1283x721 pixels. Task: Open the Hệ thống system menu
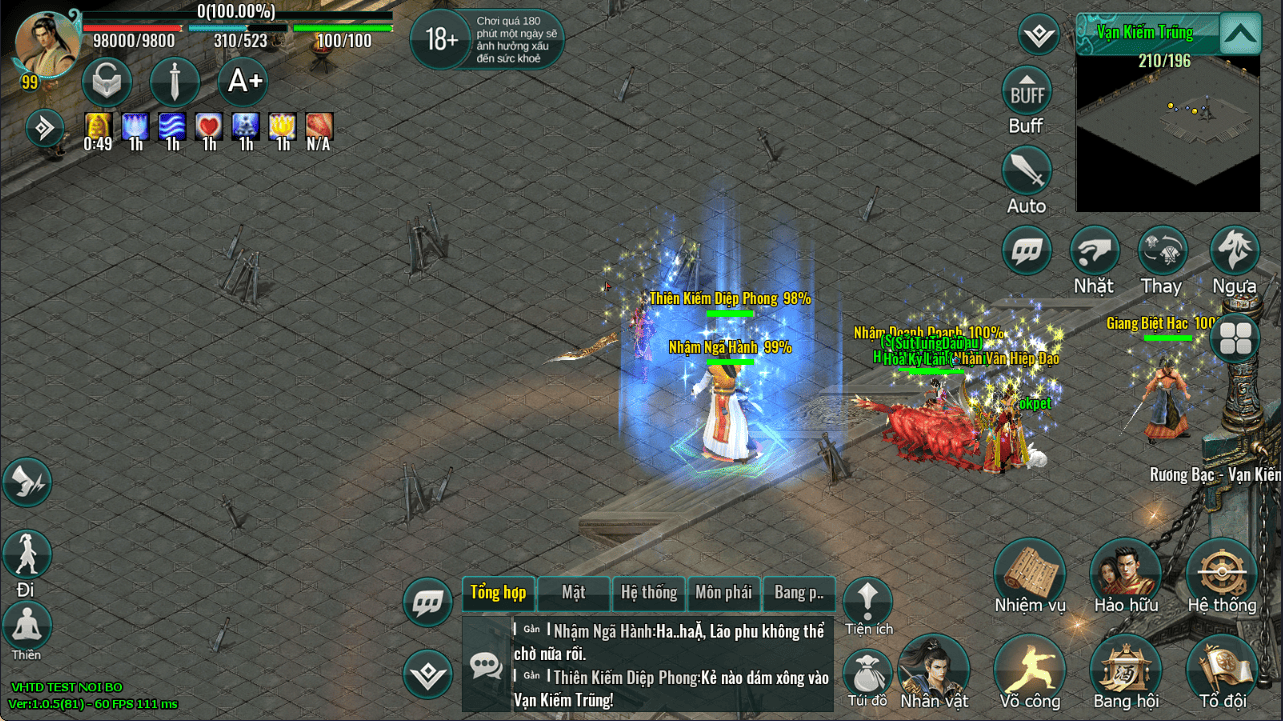(1221, 572)
